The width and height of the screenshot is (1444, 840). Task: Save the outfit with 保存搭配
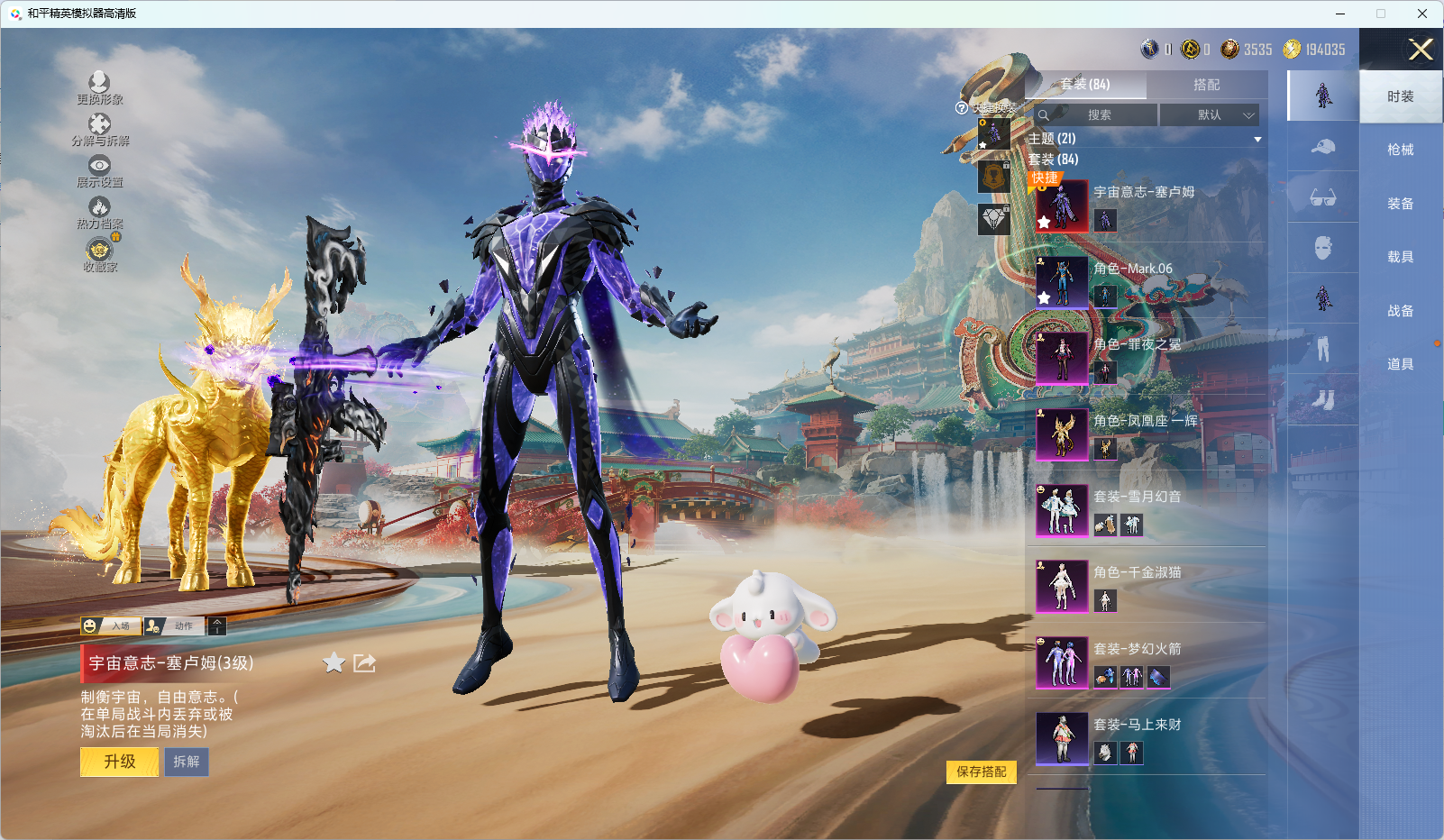point(981,772)
